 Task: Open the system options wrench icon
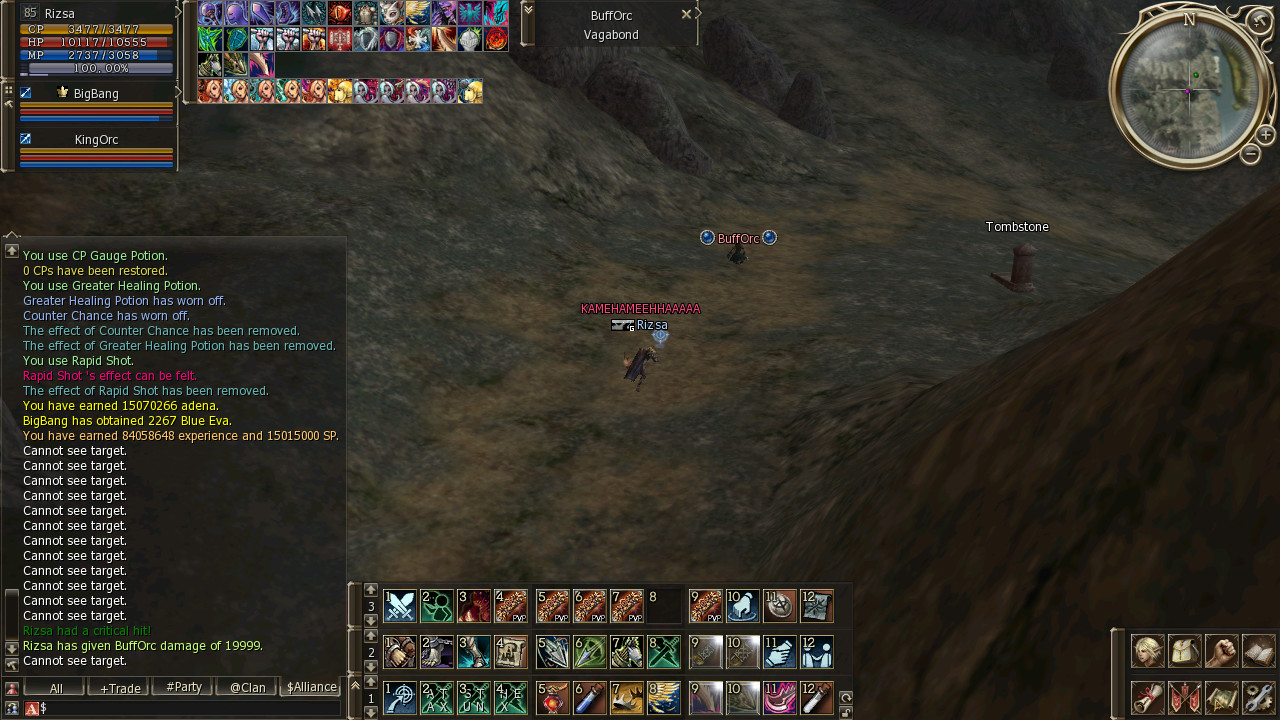(1259, 697)
